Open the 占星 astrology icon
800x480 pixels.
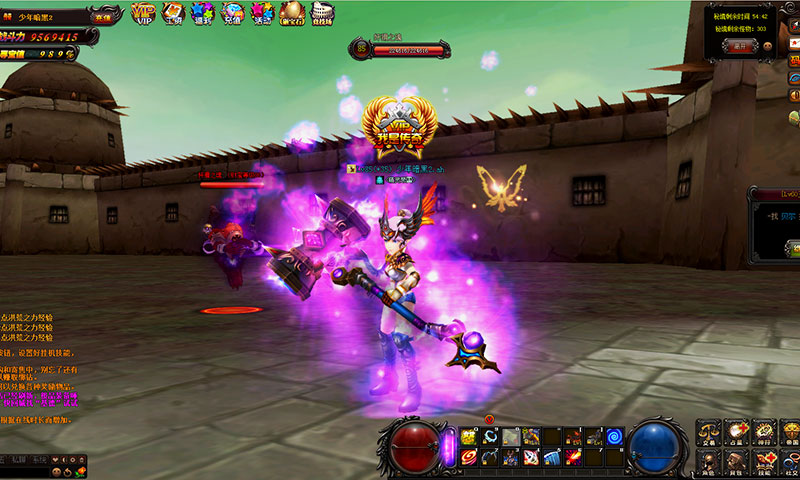(737, 432)
